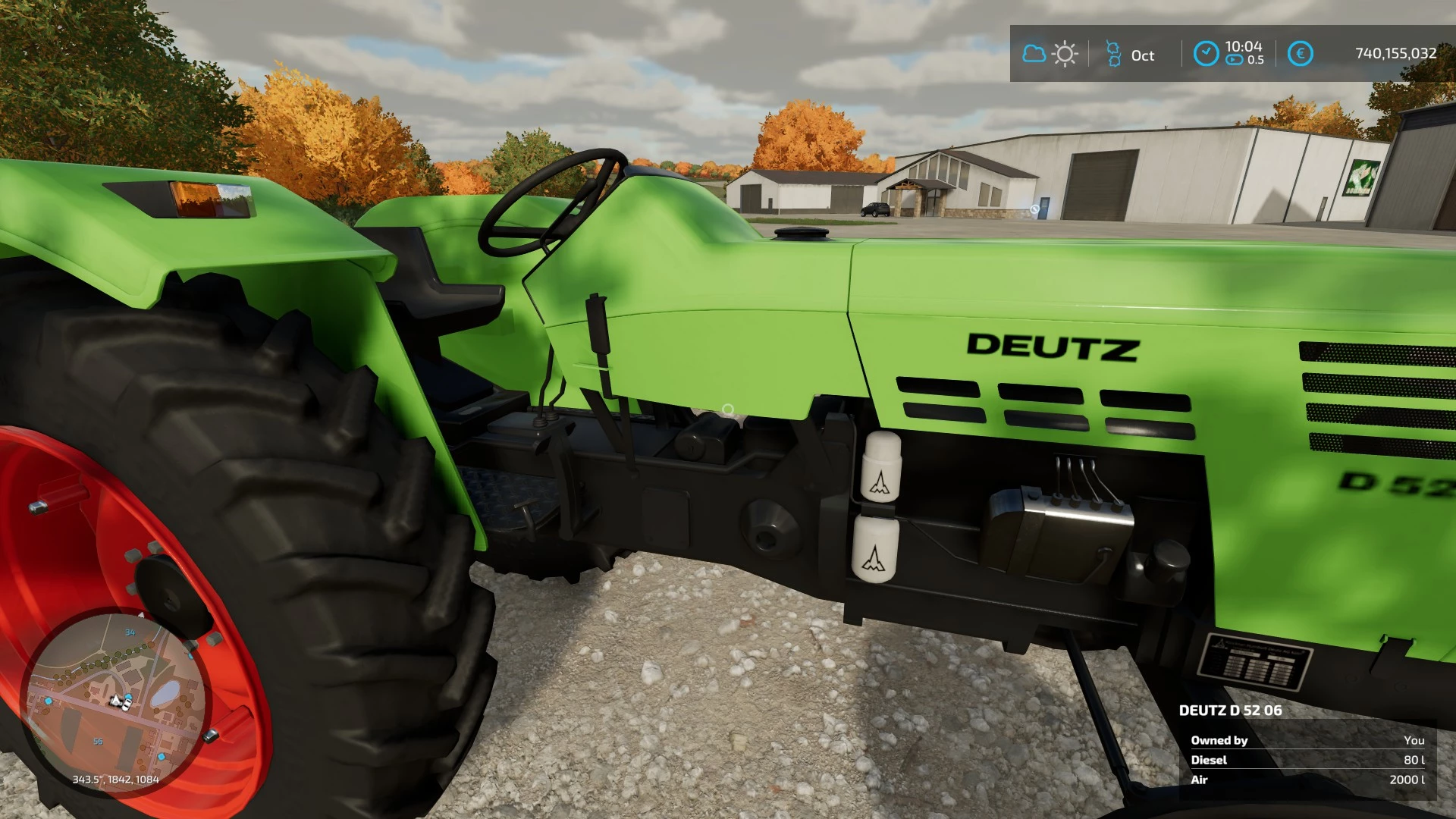Click the weather forecast icon

(1050, 54)
